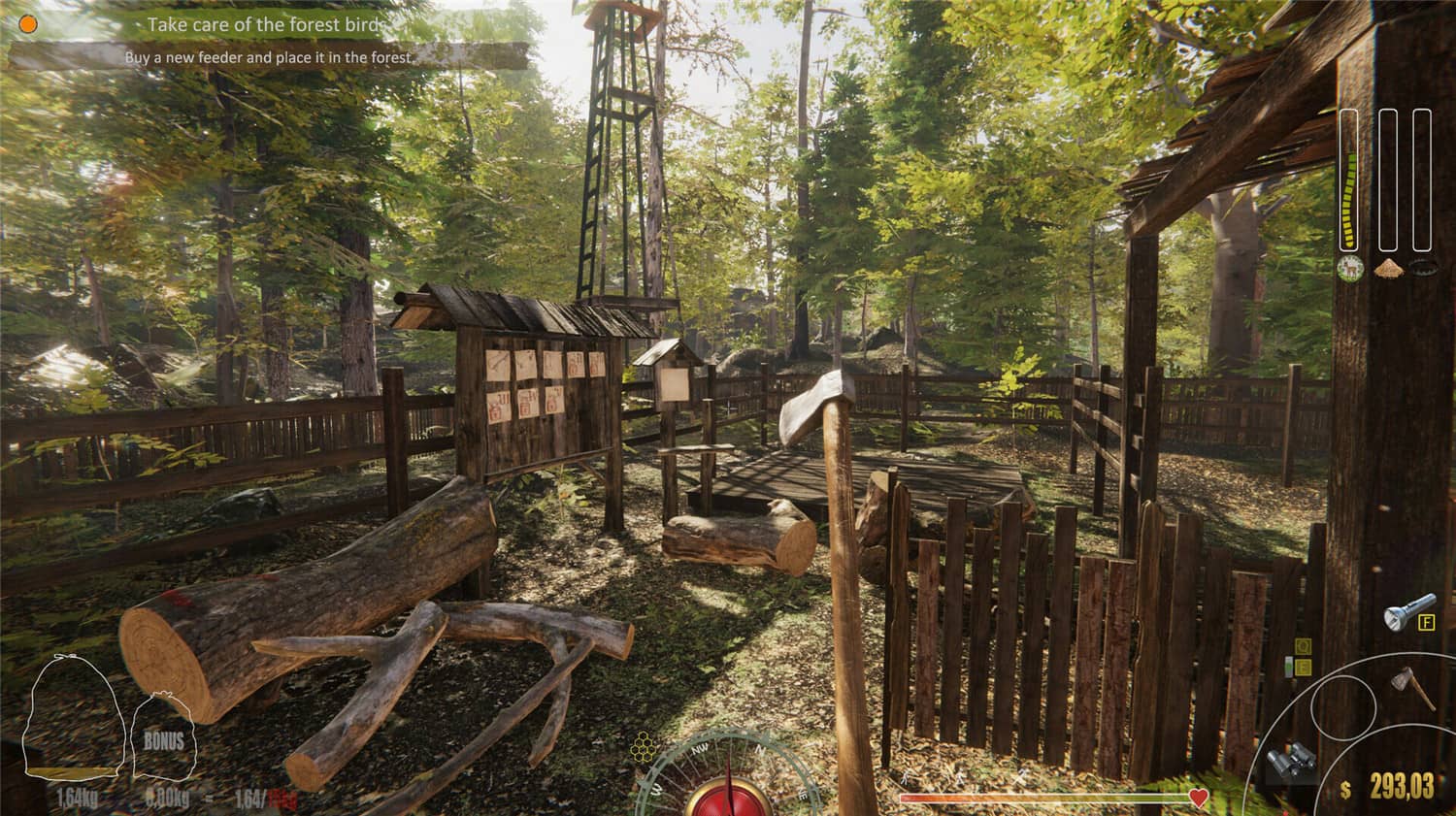1456x816 pixels.
Task: Select the honeycomb icon above the compass
Action: [643, 748]
